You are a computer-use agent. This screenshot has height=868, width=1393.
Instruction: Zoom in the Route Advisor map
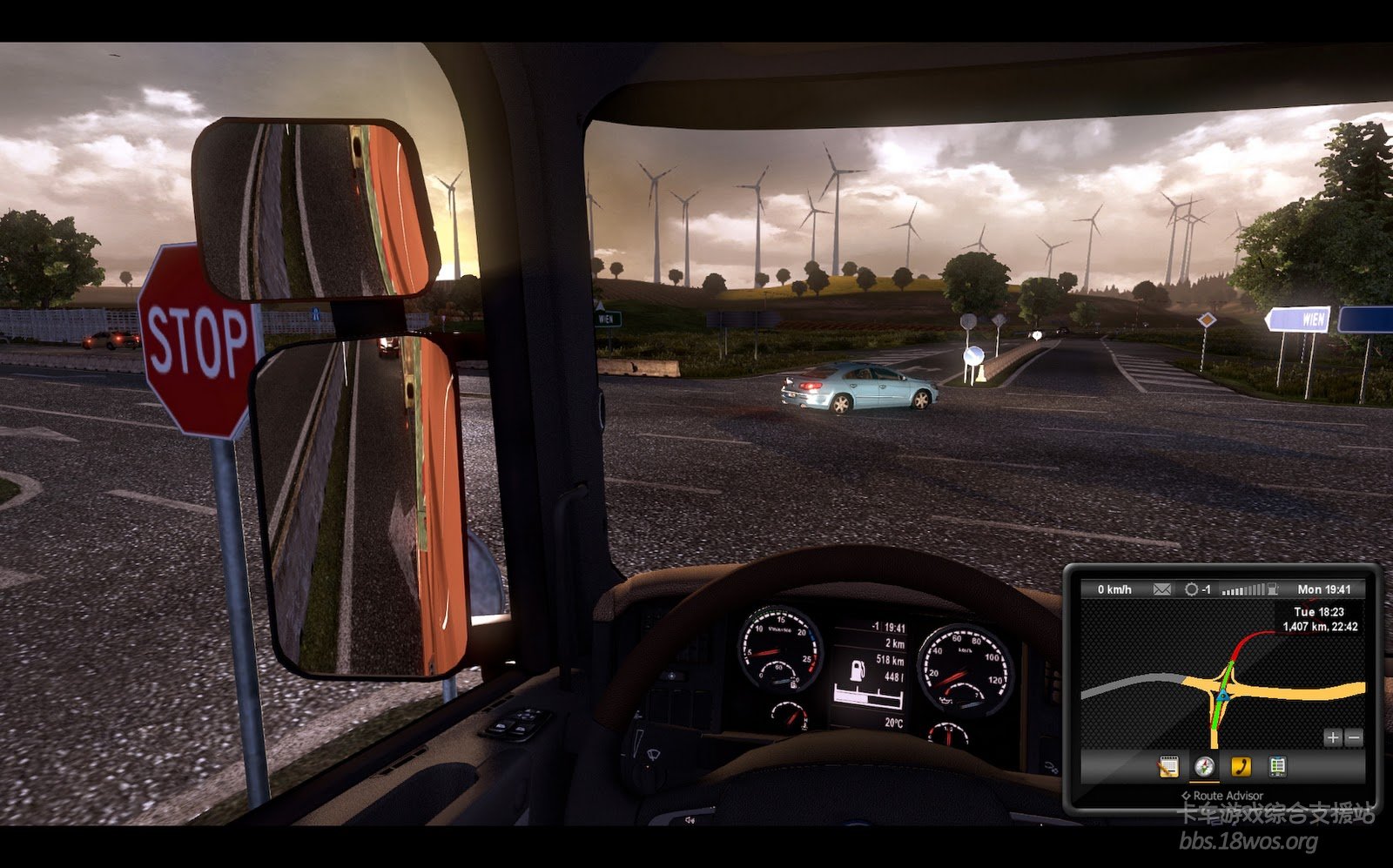(1332, 737)
